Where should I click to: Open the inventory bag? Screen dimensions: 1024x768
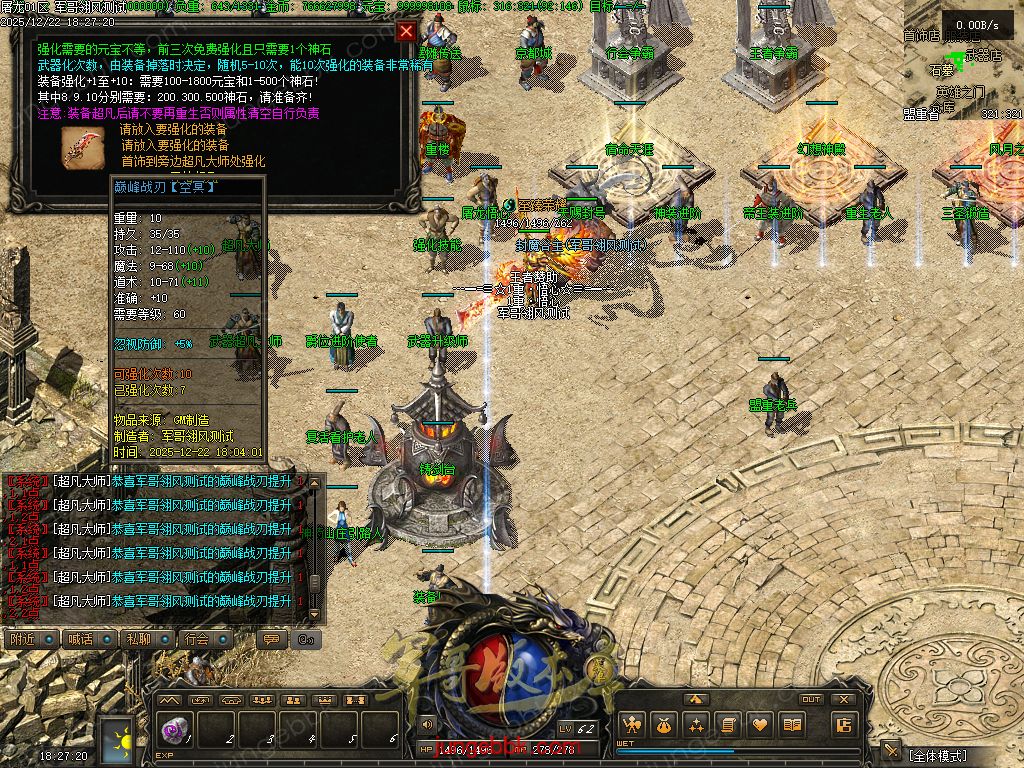point(664,725)
